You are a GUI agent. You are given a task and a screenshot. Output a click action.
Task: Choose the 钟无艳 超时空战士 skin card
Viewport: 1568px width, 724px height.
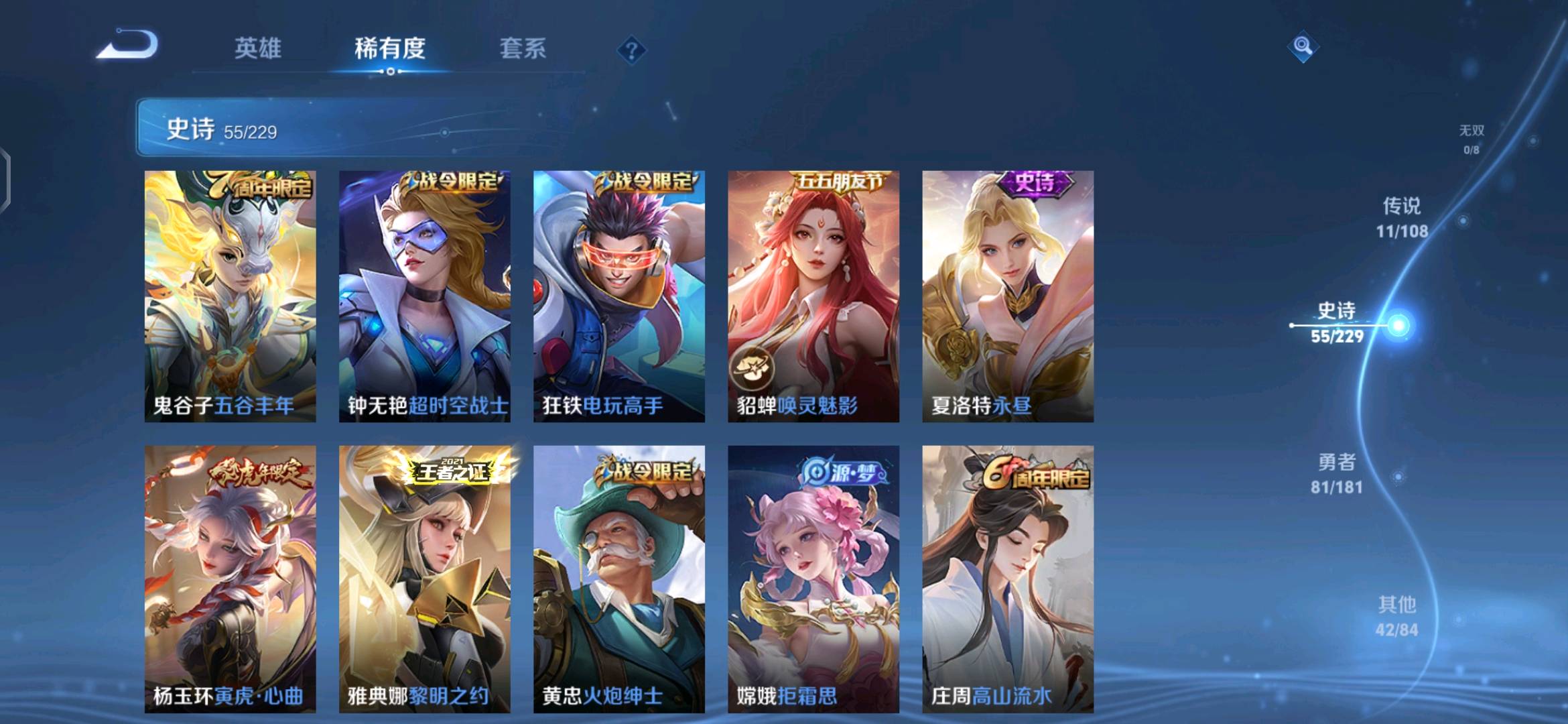point(424,296)
